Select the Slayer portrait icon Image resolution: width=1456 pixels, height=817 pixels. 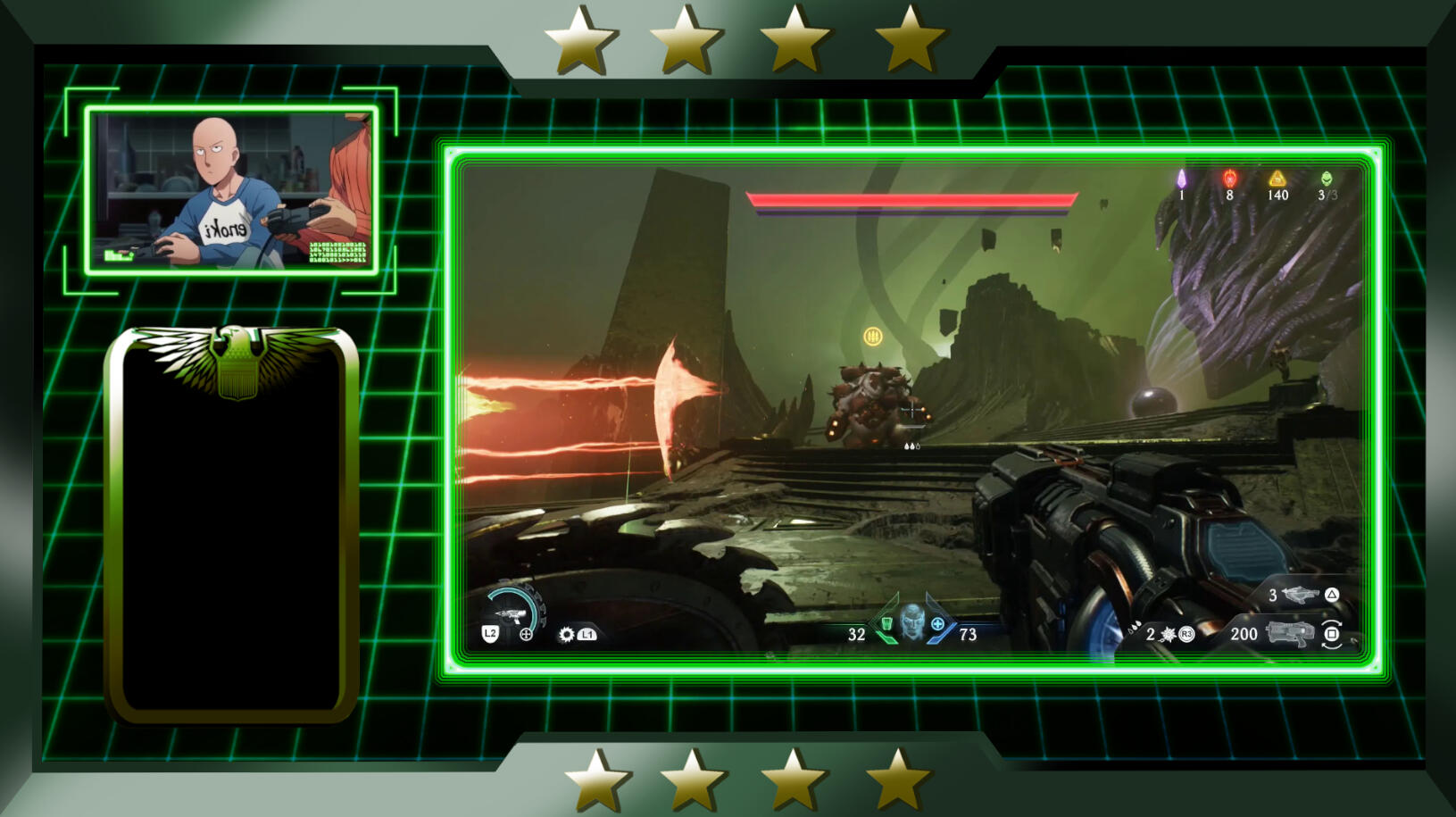tap(911, 621)
